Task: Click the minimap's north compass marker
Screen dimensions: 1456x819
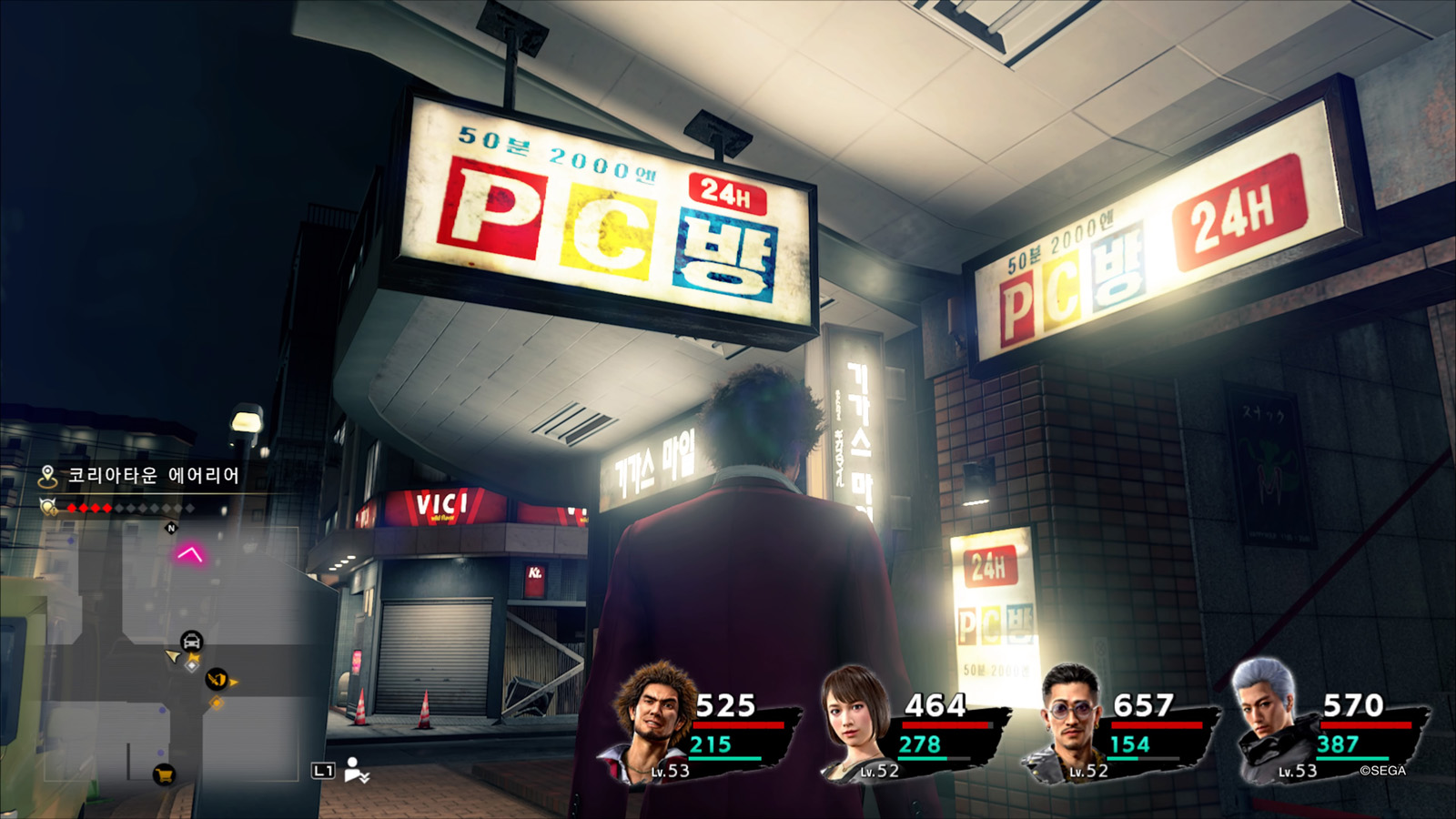Action: tap(171, 528)
